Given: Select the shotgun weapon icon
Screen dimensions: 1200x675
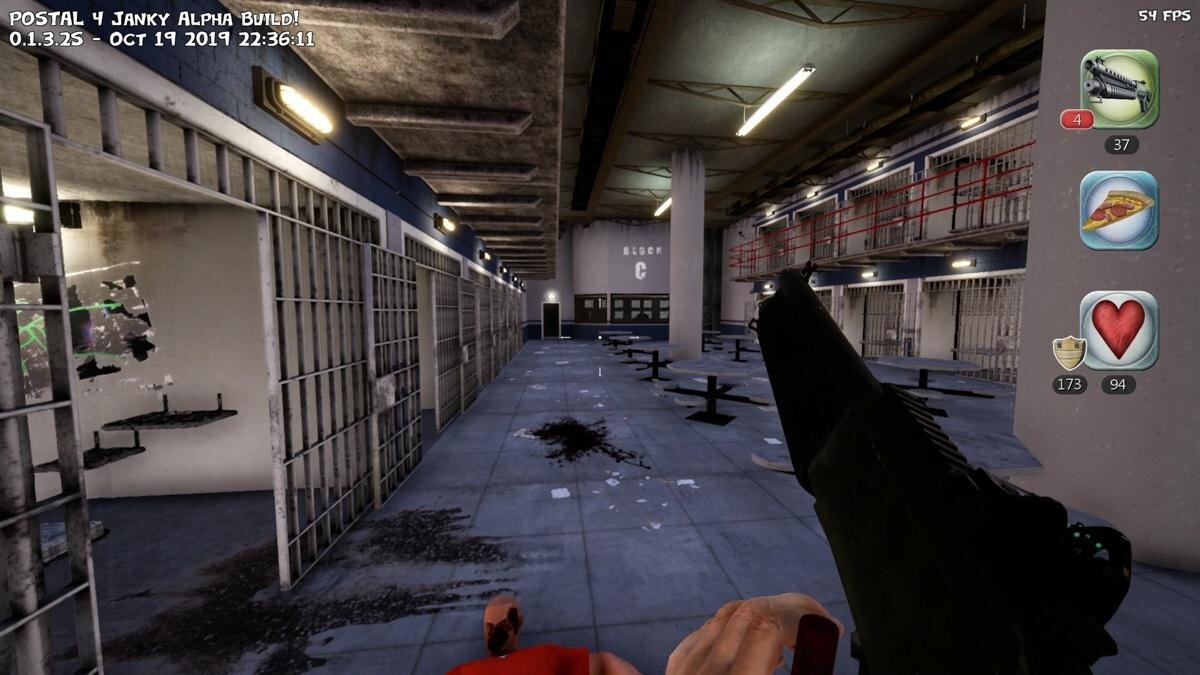Looking at the screenshot, I should [1119, 89].
